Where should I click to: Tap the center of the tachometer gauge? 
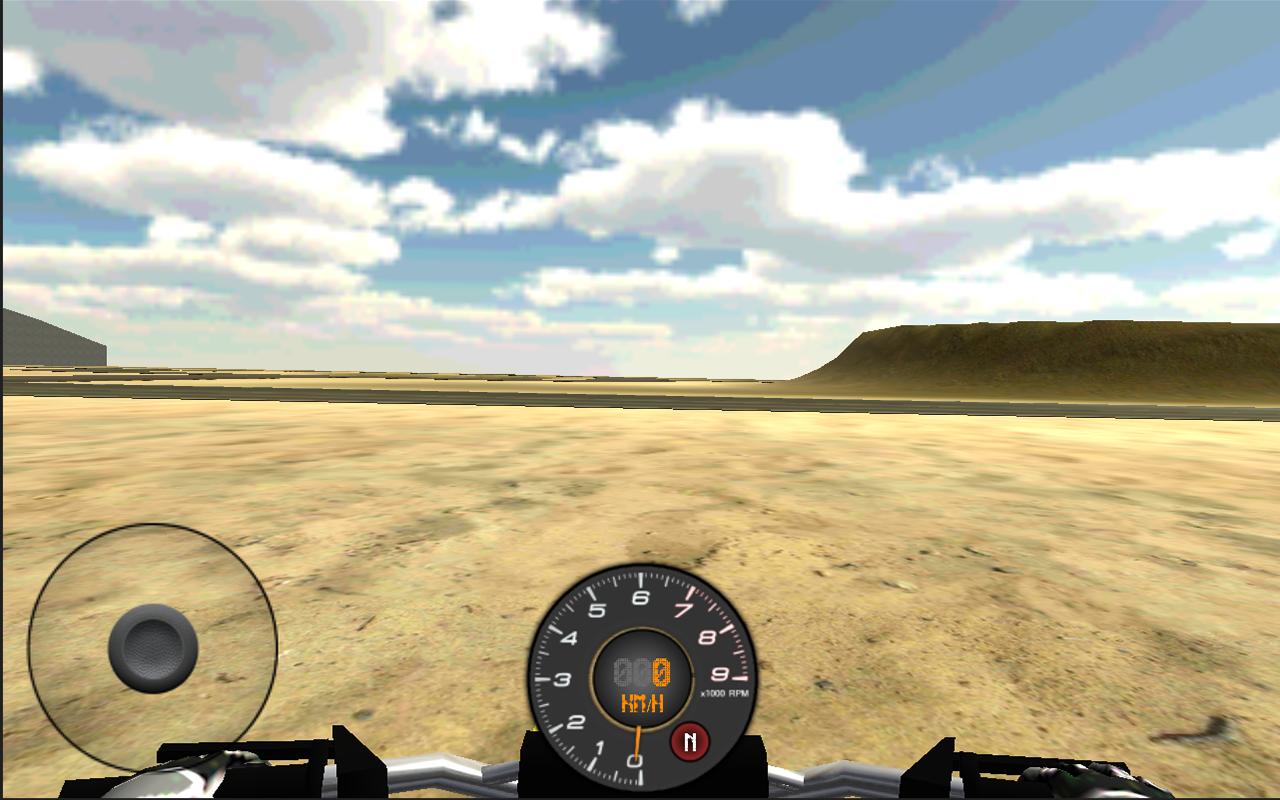641,677
